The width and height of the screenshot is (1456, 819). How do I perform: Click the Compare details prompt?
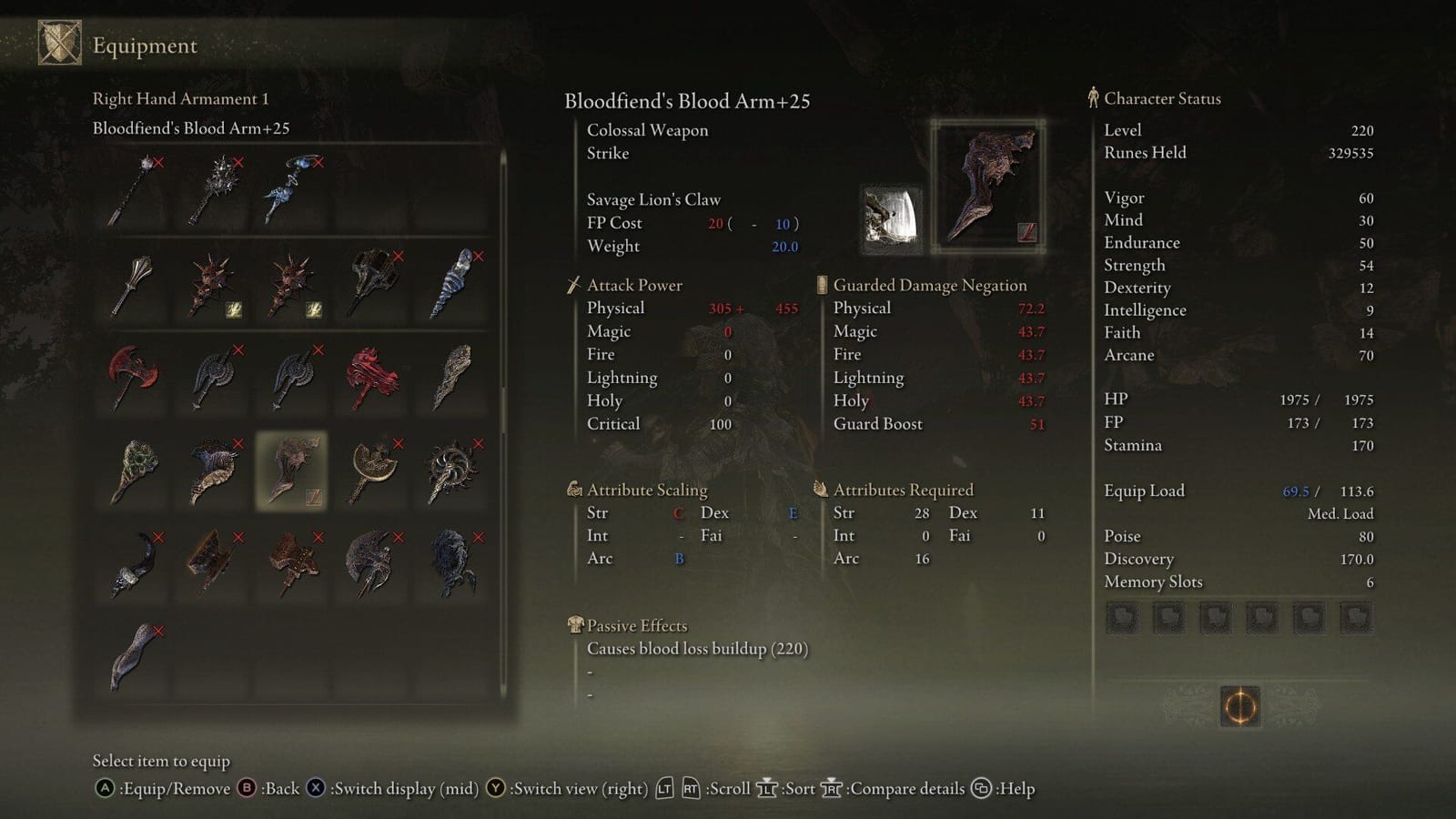coord(897,788)
